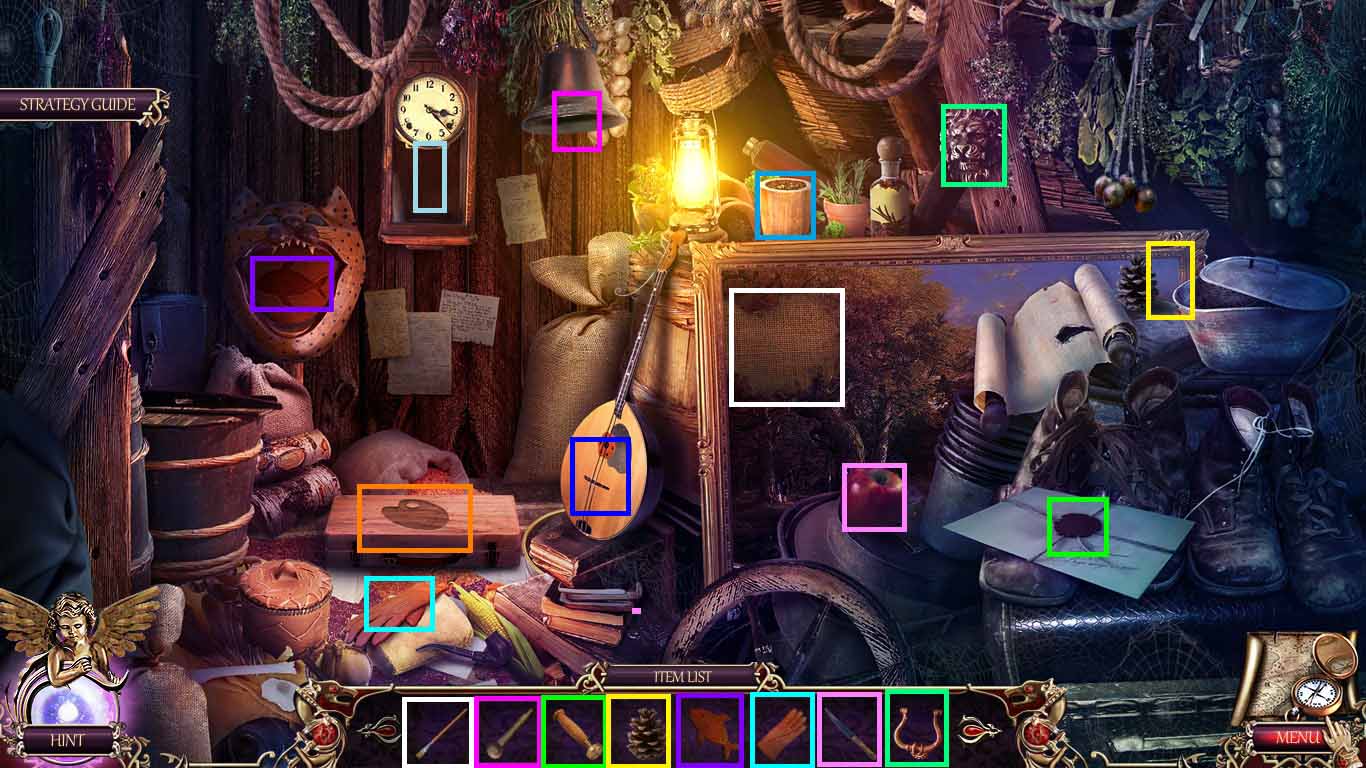Select the slingshot item on the far right
Viewport: 1366px width, 768px height.
[917, 730]
